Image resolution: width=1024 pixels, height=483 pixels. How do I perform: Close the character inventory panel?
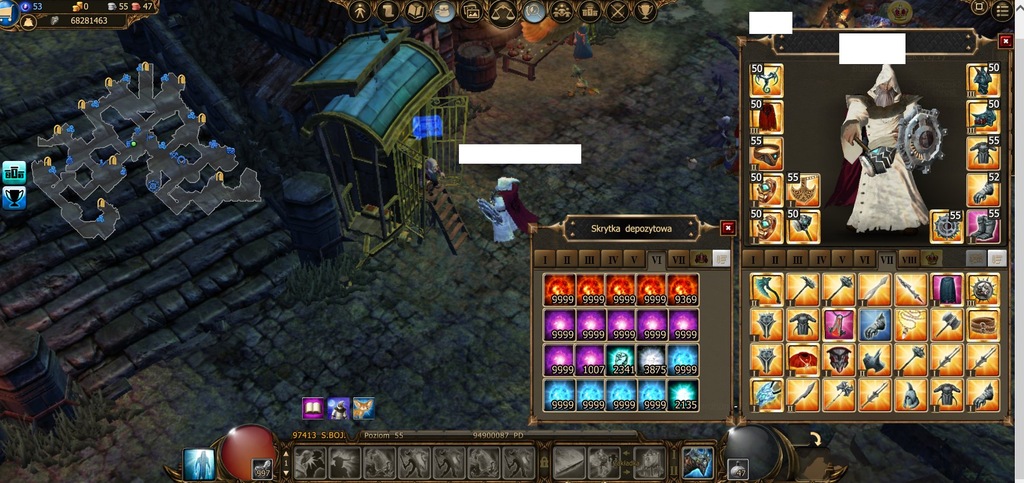[x=1005, y=41]
